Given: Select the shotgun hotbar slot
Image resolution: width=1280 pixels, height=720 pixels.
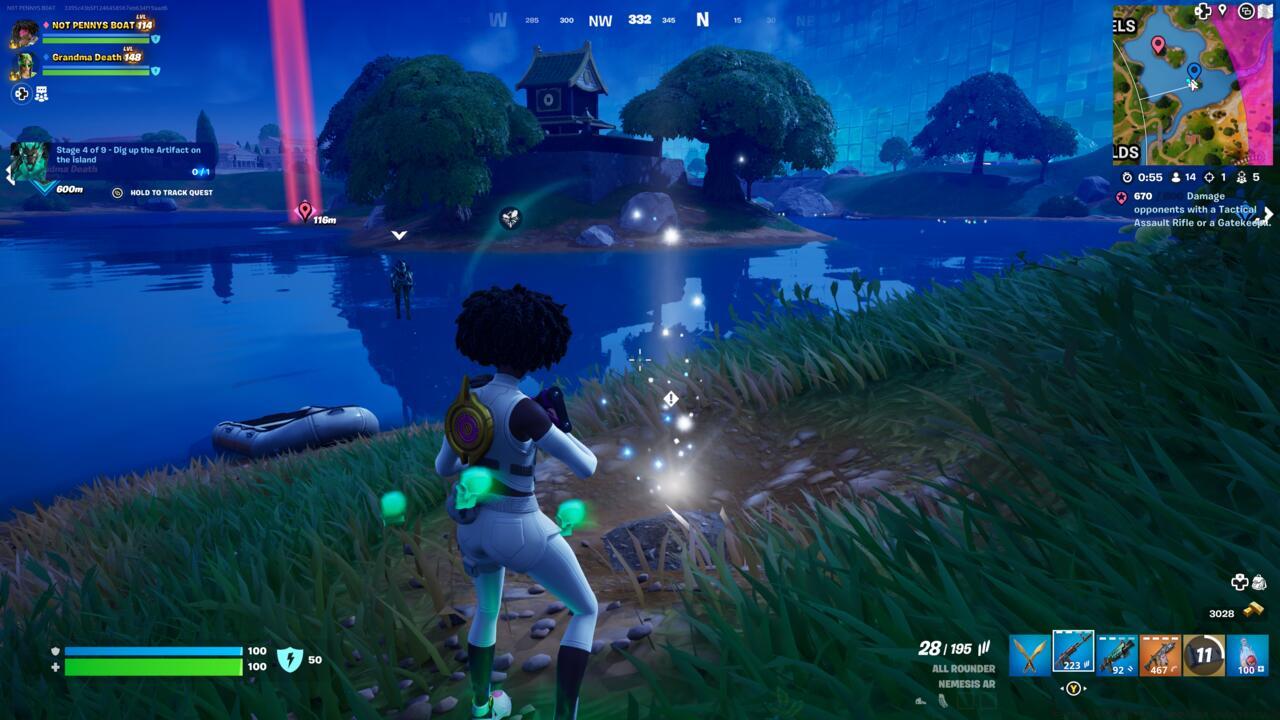Looking at the screenshot, I should pos(1117,655).
